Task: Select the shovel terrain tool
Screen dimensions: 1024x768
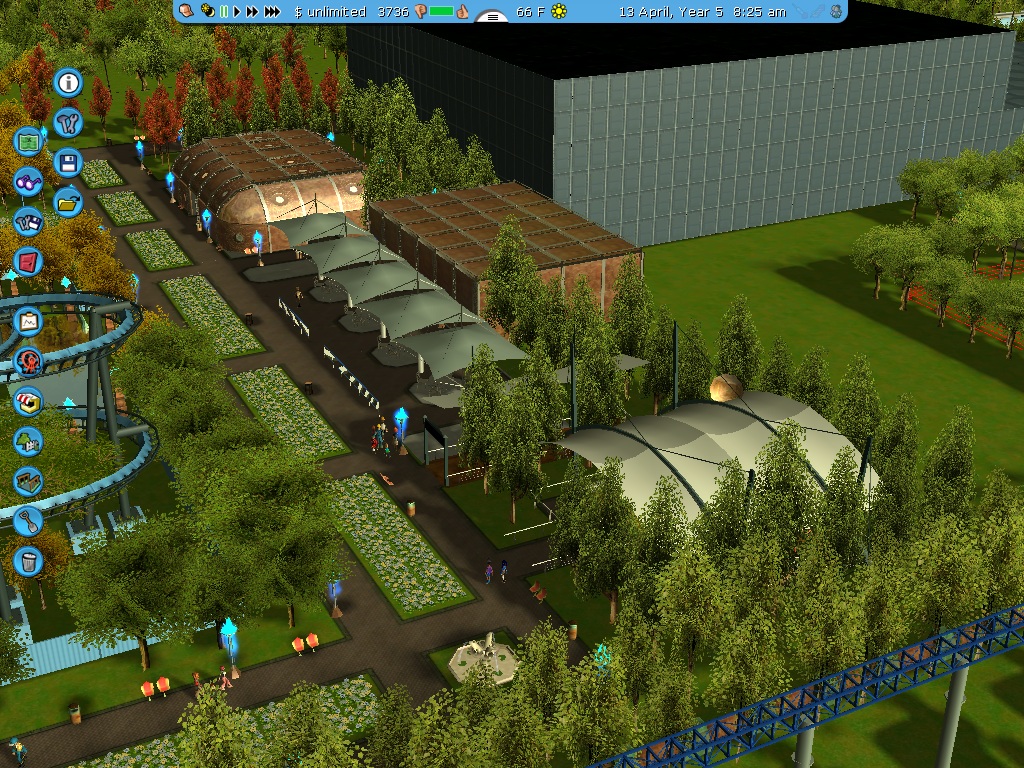Action: pyautogui.click(x=28, y=521)
